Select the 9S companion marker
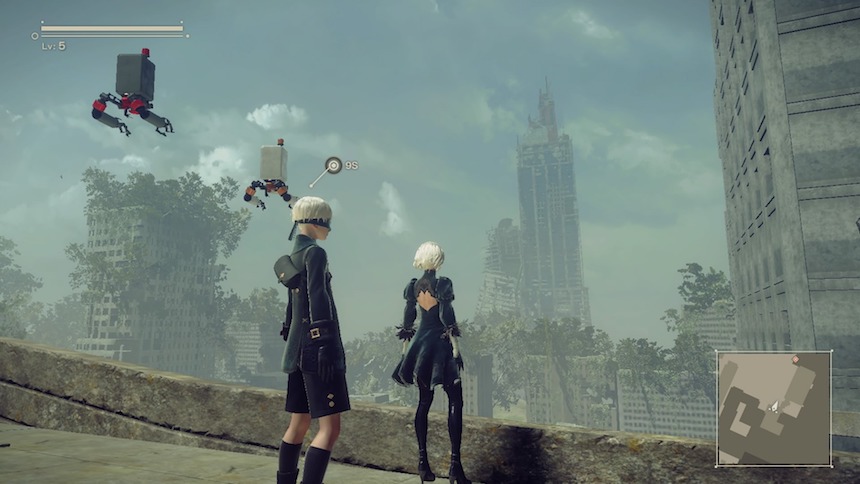Image resolution: width=860 pixels, height=484 pixels. click(x=334, y=165)
